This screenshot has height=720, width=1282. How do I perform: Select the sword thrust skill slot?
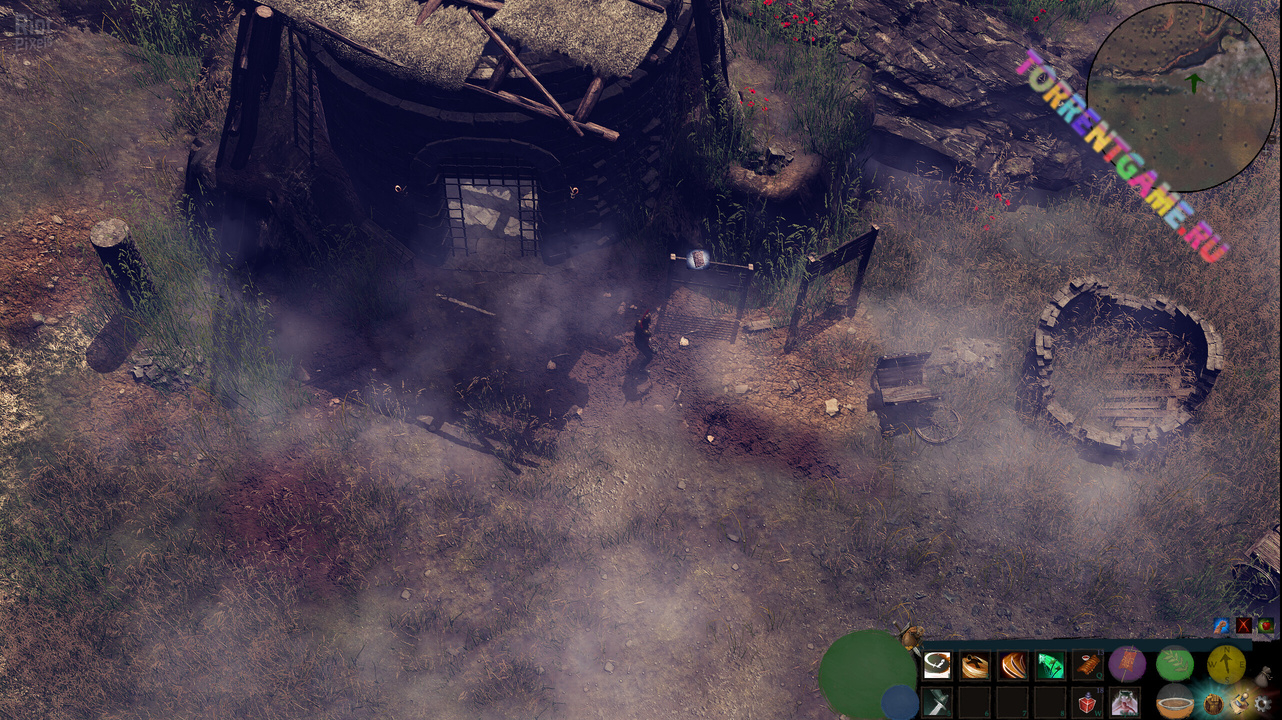point(937,702)
